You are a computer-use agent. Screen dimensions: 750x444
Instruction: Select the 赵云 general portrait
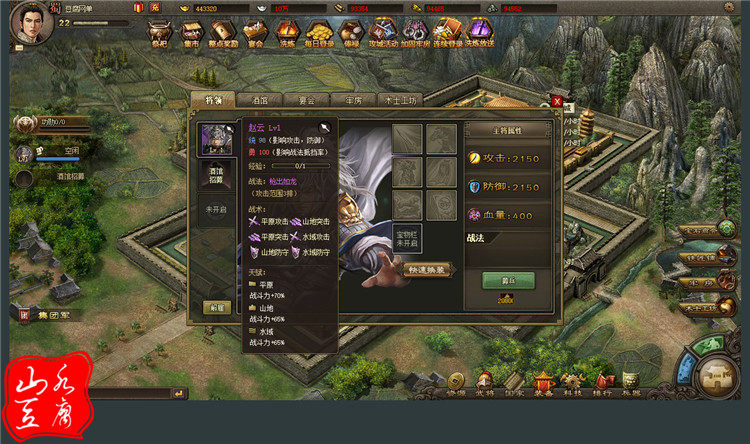click(214, 139)
